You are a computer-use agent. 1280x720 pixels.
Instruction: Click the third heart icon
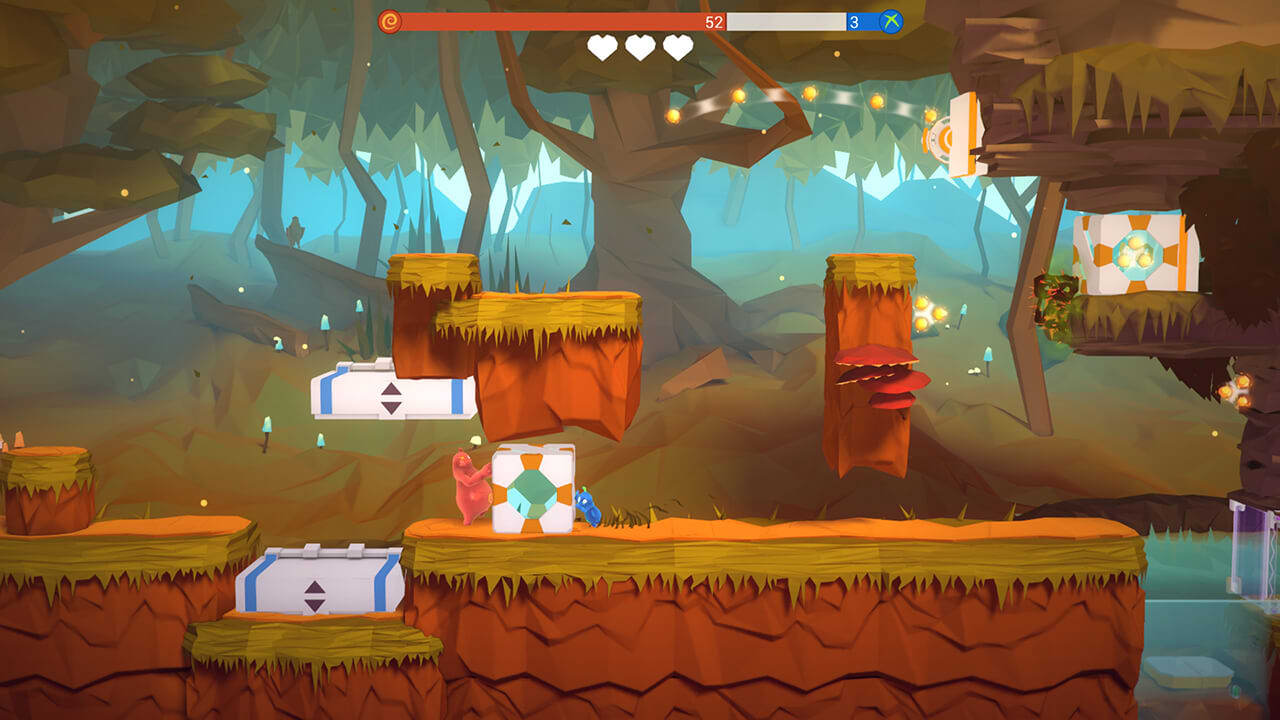678,46
